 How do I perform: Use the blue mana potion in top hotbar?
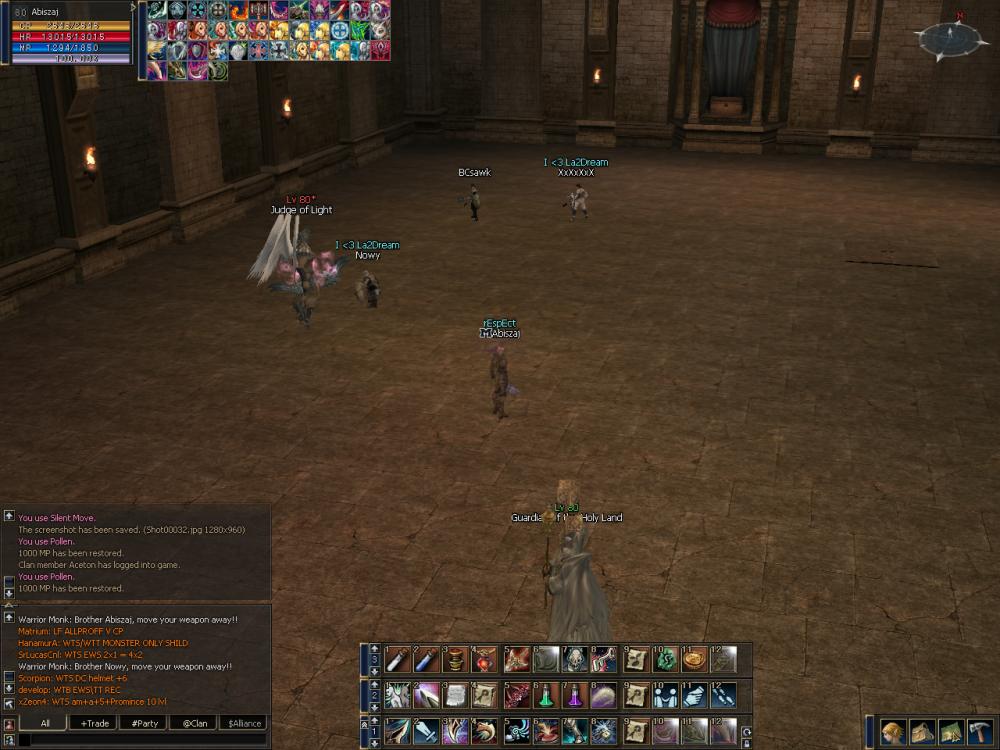coord(427,660)
